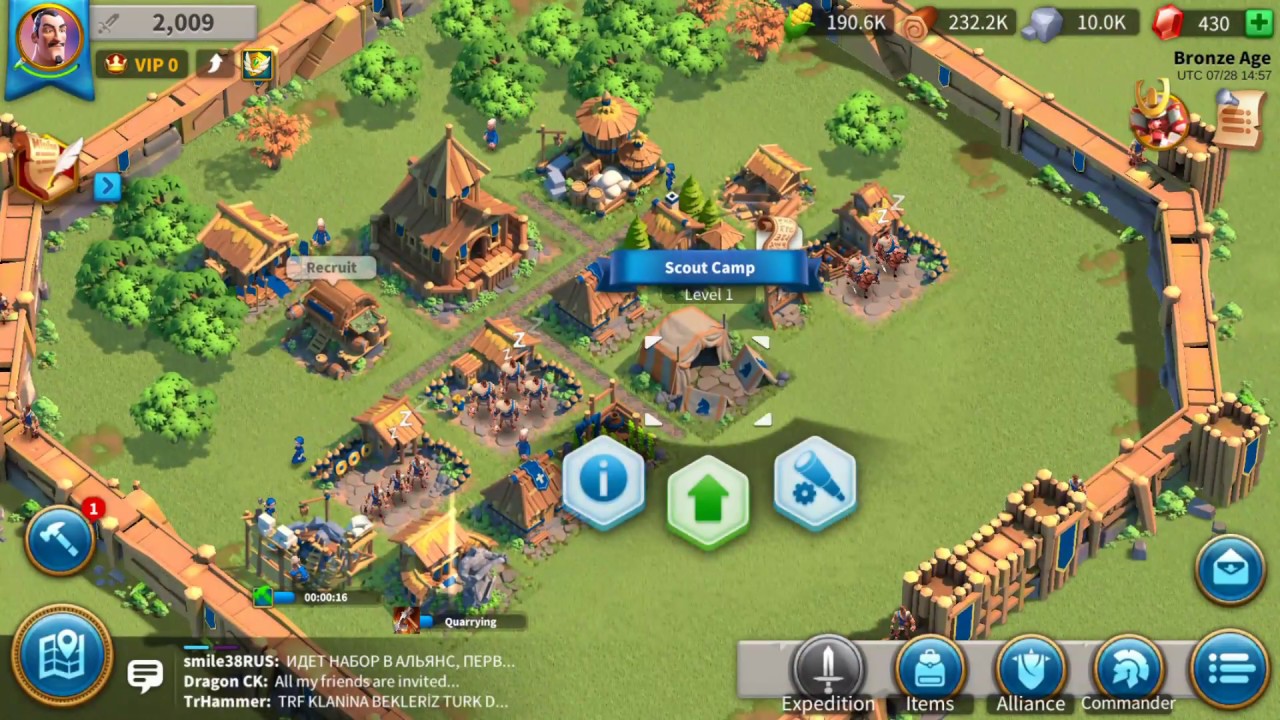This screenshot has width=1280, height=720.
Task: Expand the left panel blue arrow chevron
Action: [108, 186]
